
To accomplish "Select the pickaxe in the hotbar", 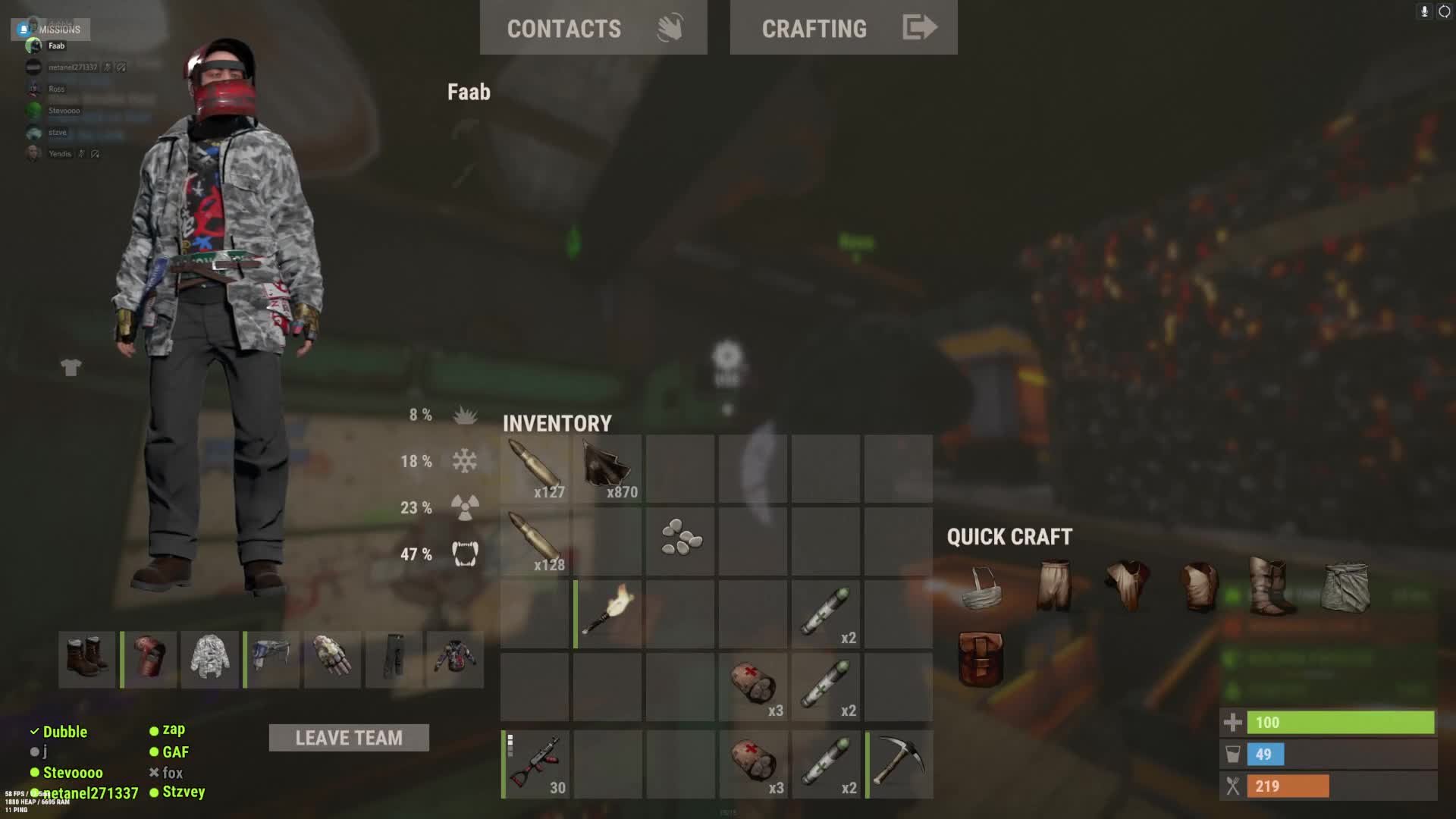I will (x=899, y=764).
